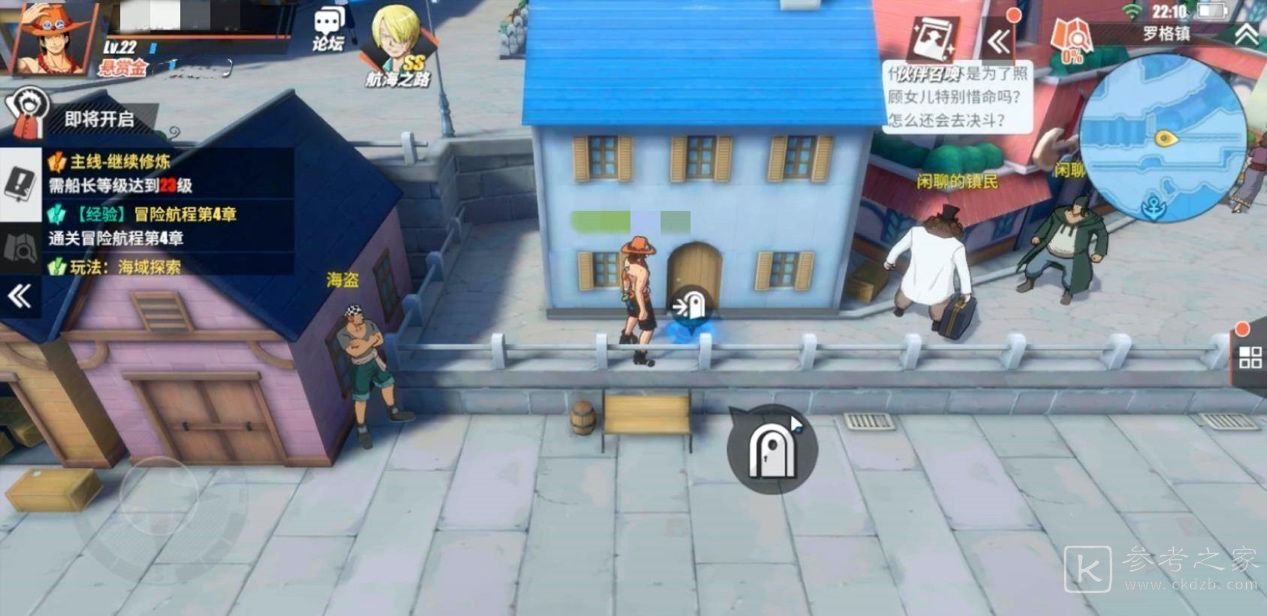Open the four-square grid menu button

1250,357
